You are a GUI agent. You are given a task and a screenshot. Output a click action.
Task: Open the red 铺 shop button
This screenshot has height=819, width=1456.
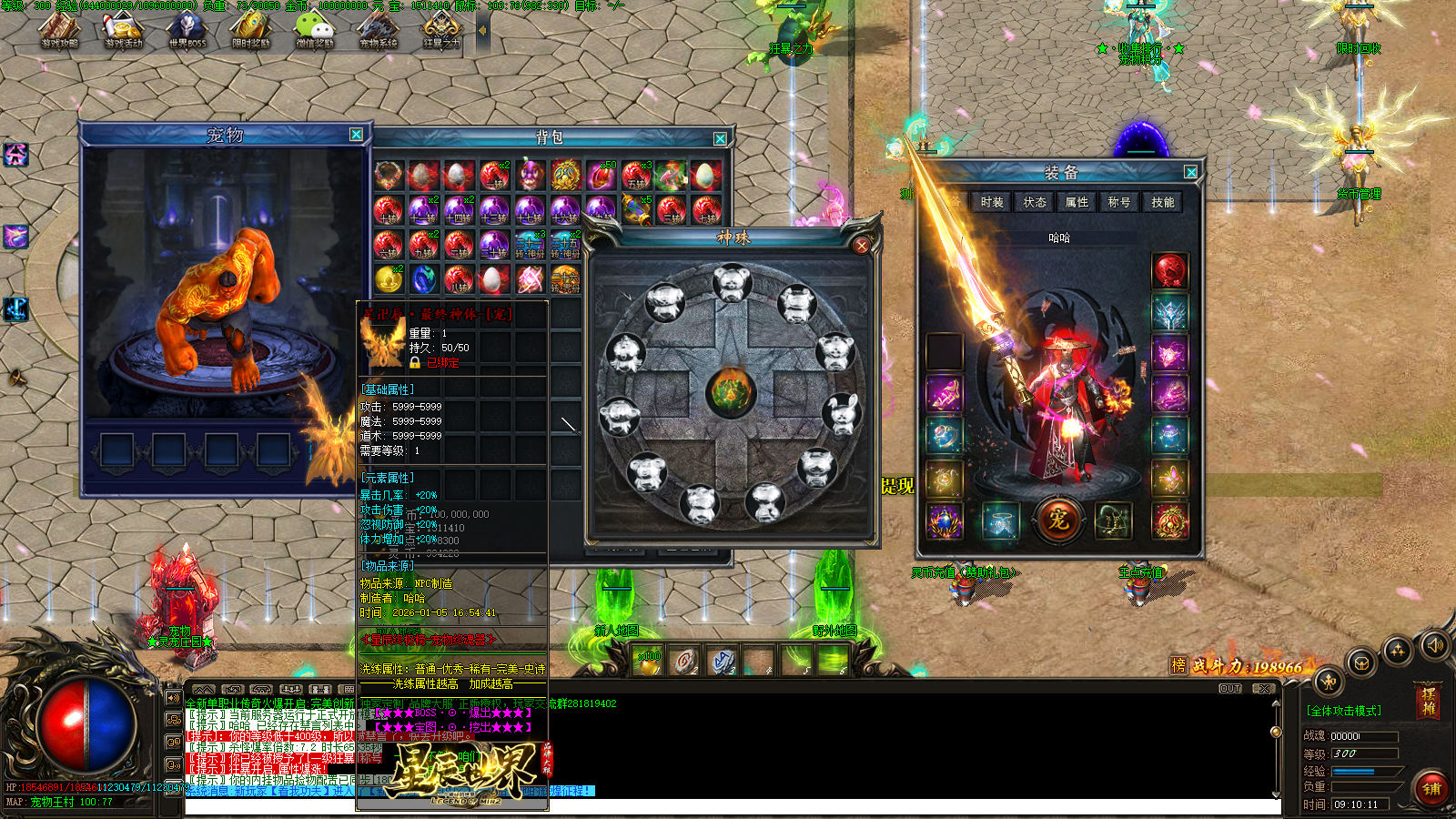1431,788
